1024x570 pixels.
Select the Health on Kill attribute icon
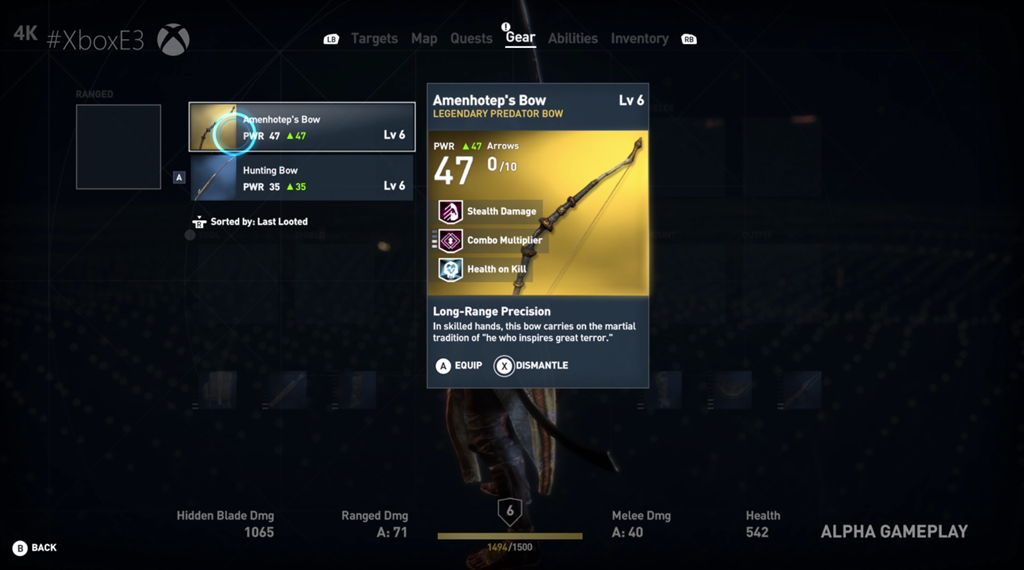(450, 269)
